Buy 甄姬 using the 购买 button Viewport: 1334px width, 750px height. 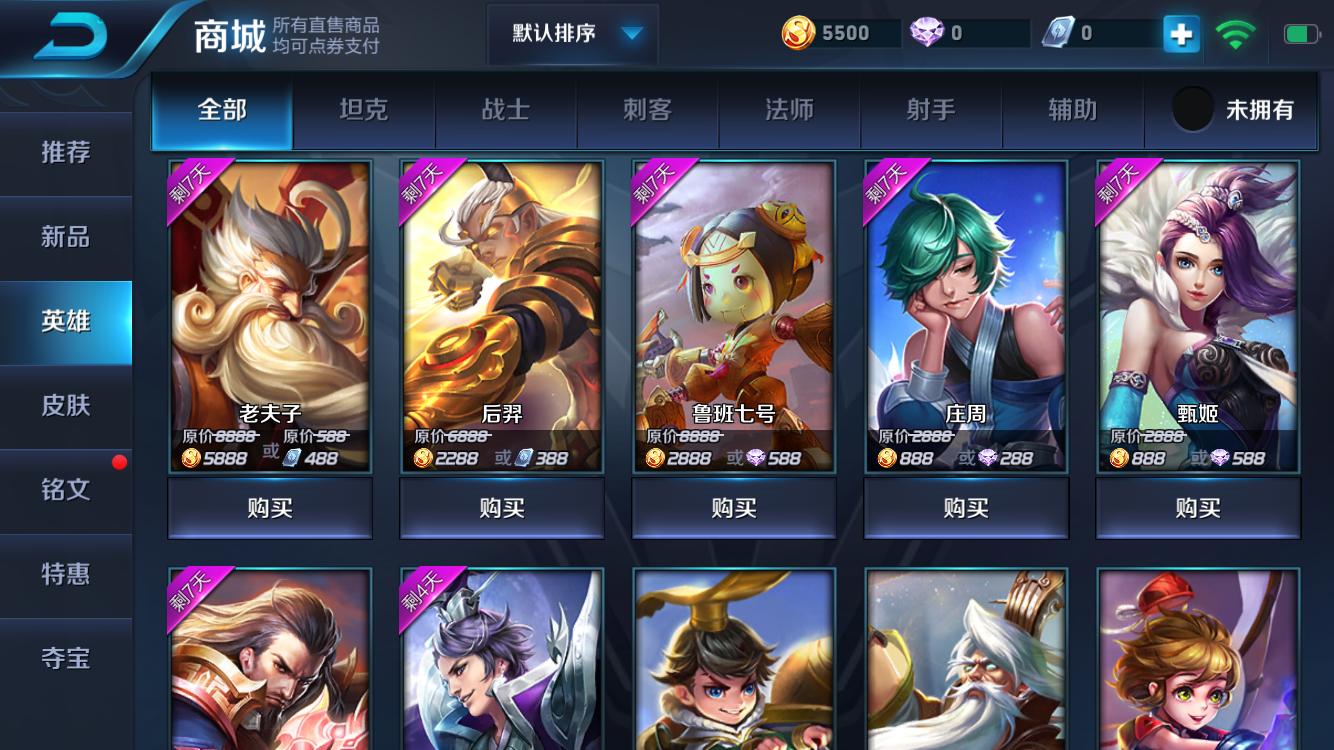(x=1197, y=508)
